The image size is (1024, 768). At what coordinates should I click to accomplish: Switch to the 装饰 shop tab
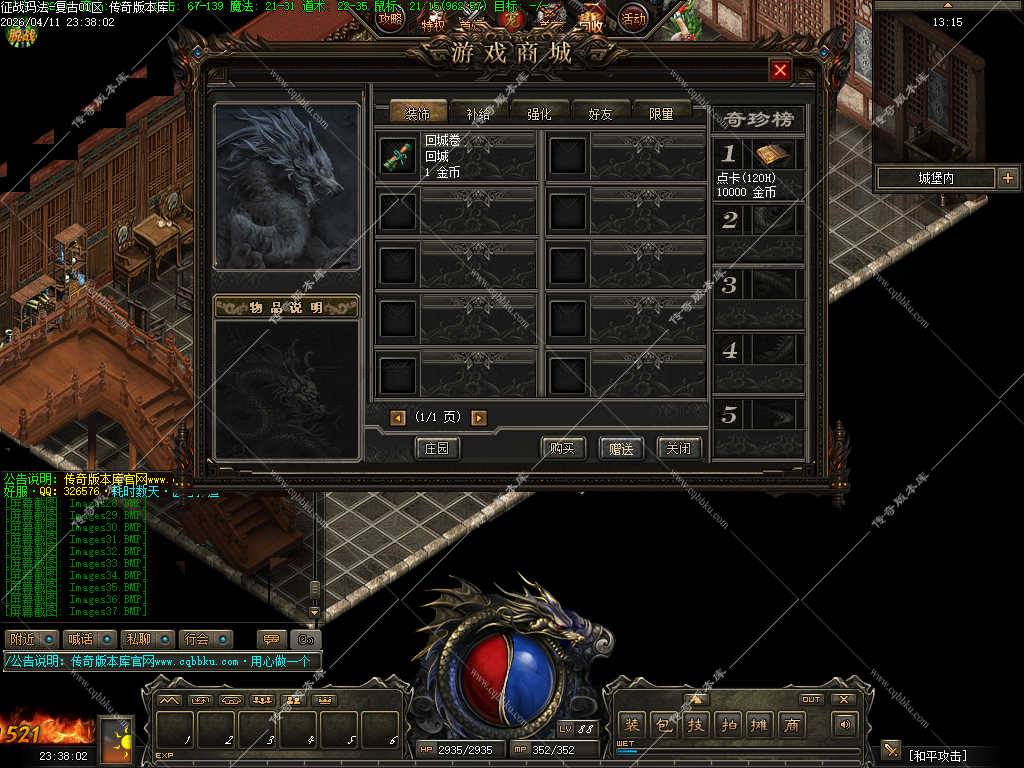coord(417,113)
